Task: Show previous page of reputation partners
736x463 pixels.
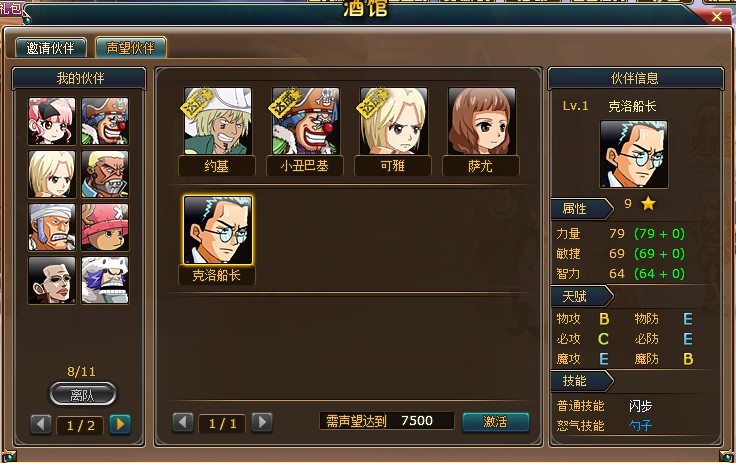Action: [184, 422]
